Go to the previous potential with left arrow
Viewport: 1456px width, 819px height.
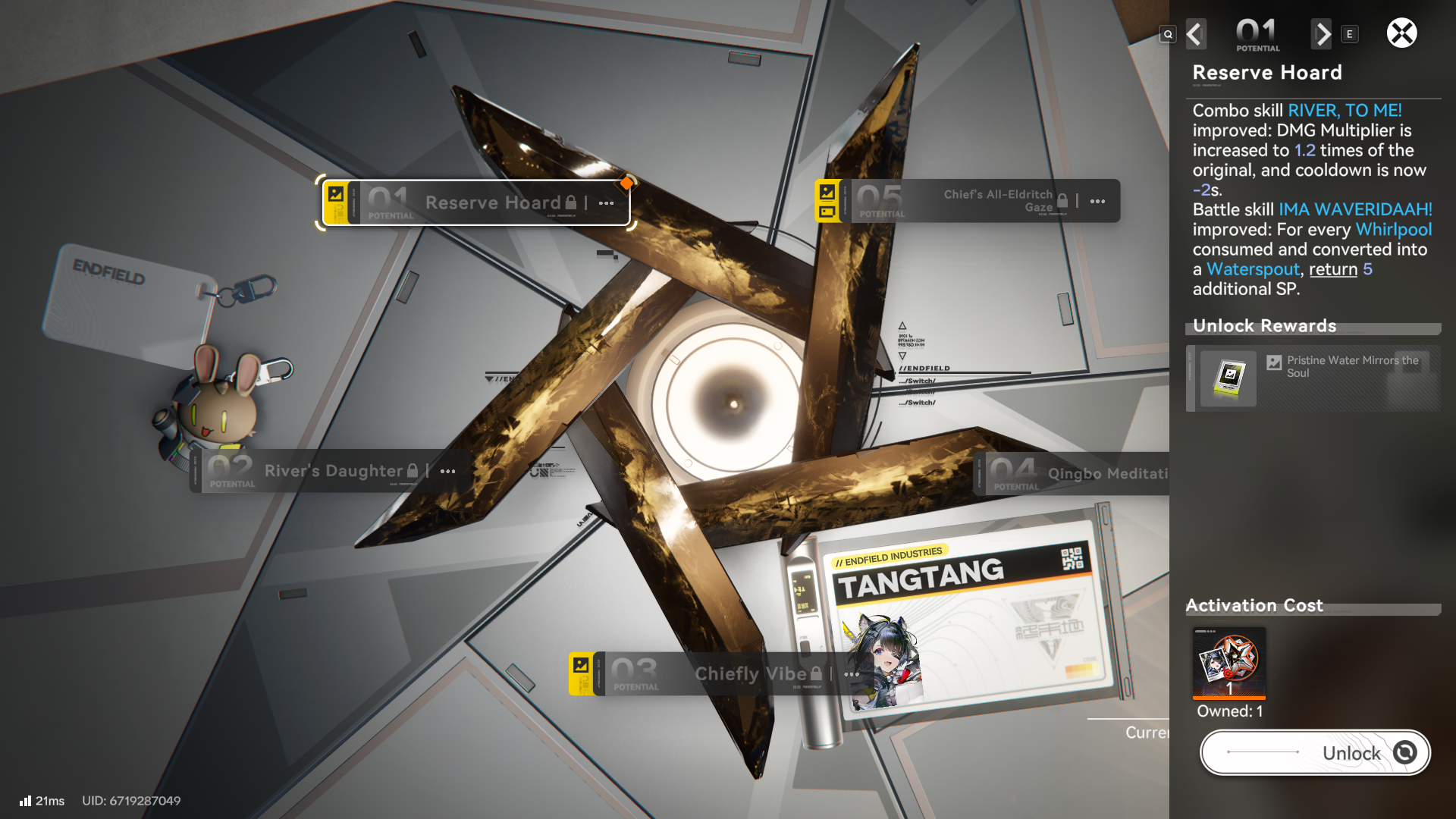[x=1195, y=34]
